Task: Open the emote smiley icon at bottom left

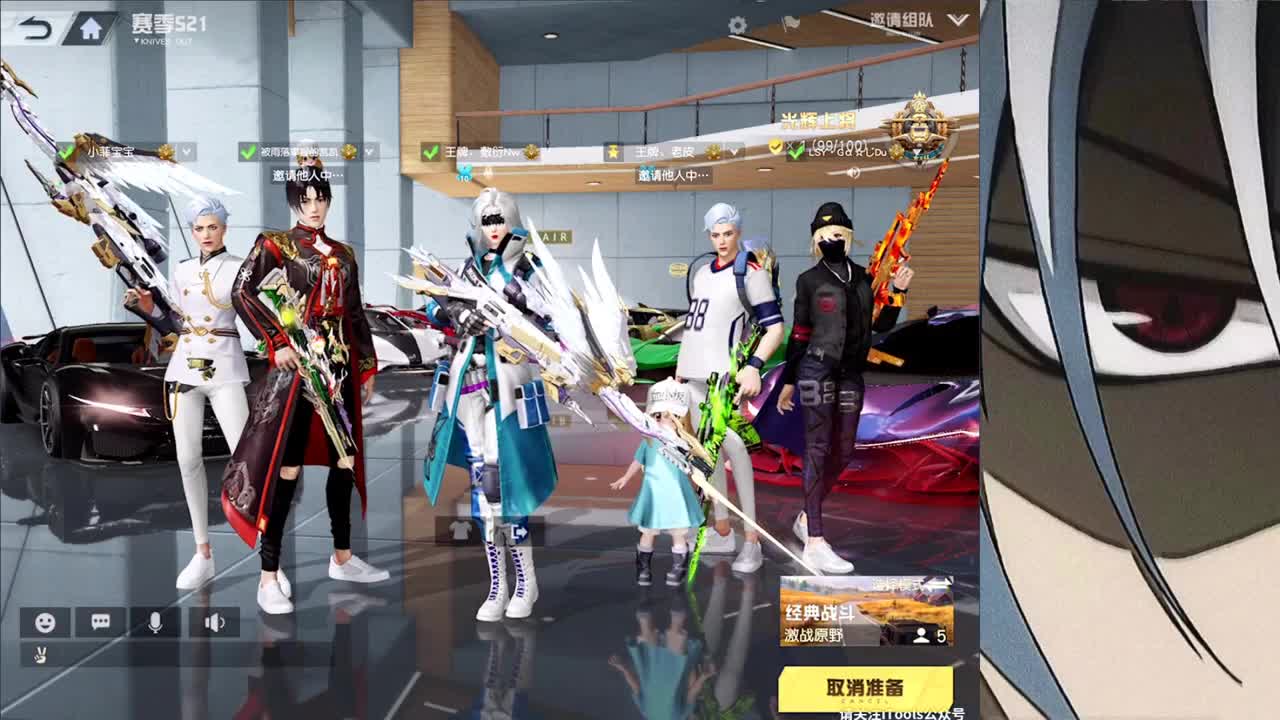Action: 45,622
